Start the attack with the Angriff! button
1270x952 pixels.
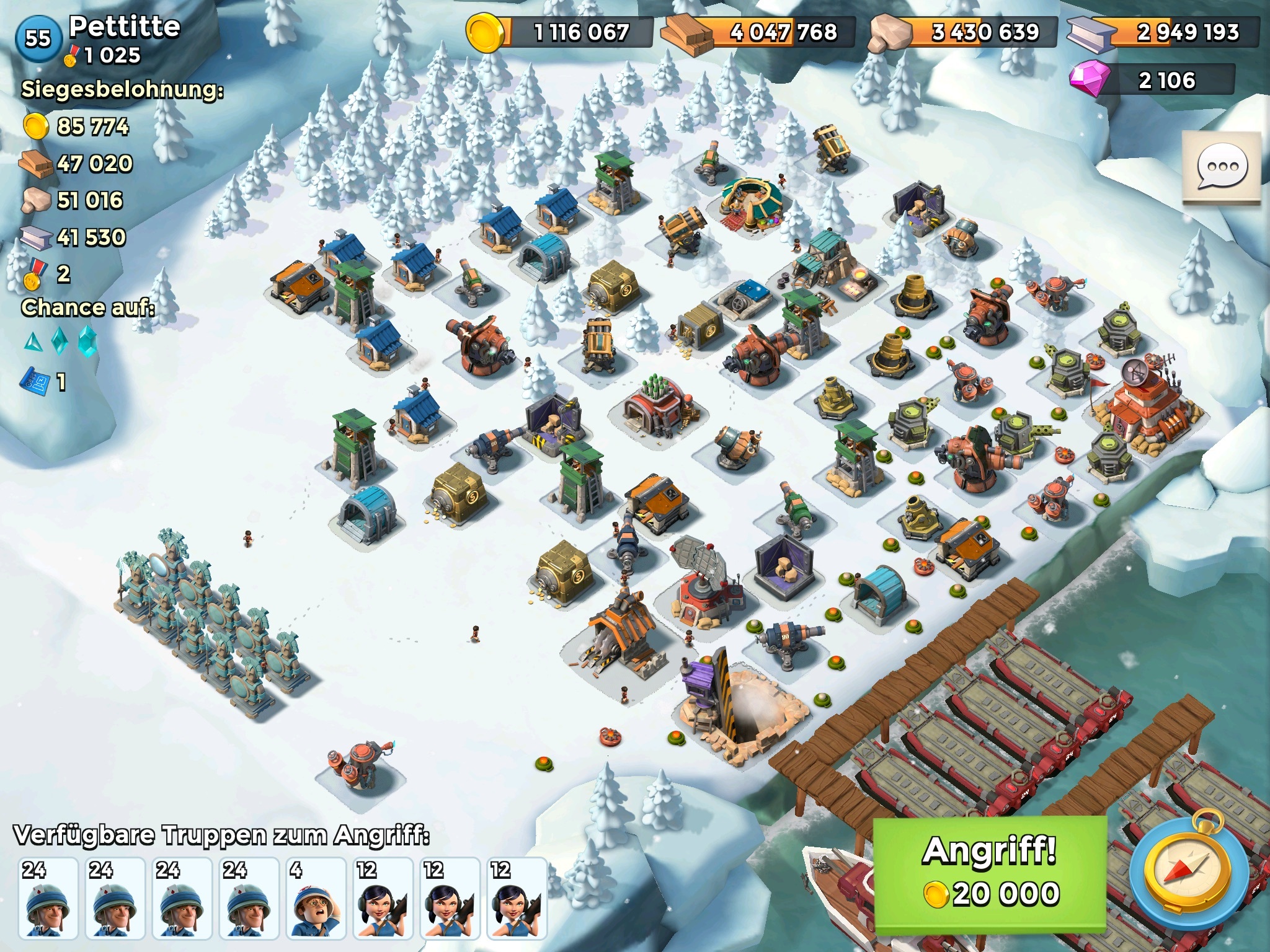pyautogui.click(x=990, y=874)
